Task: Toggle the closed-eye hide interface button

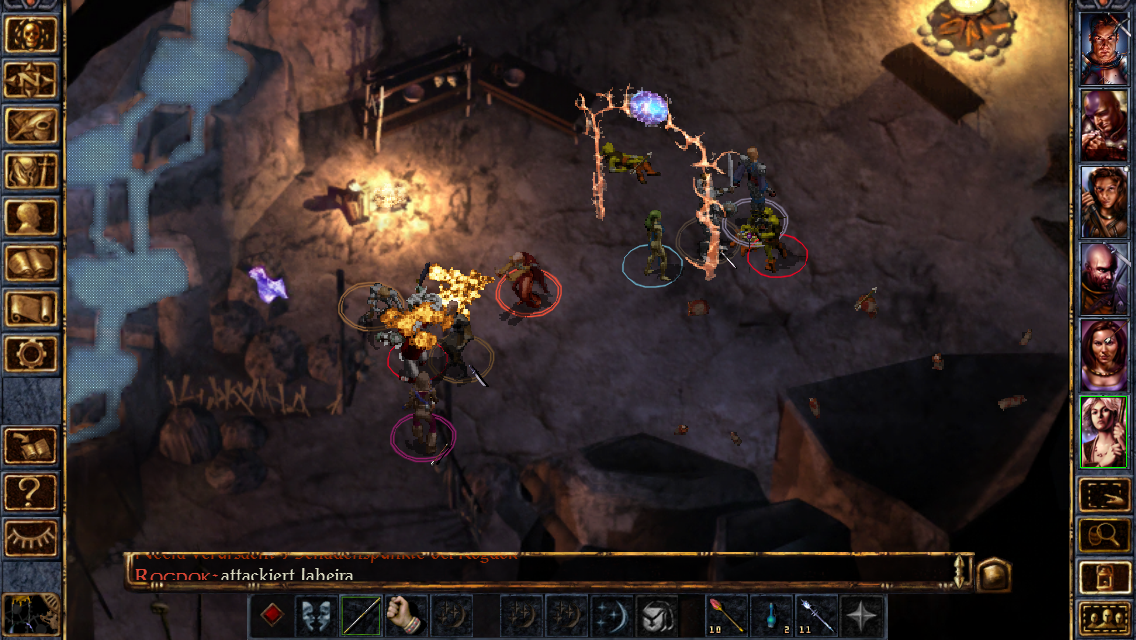Action: (x=31, y=537)
